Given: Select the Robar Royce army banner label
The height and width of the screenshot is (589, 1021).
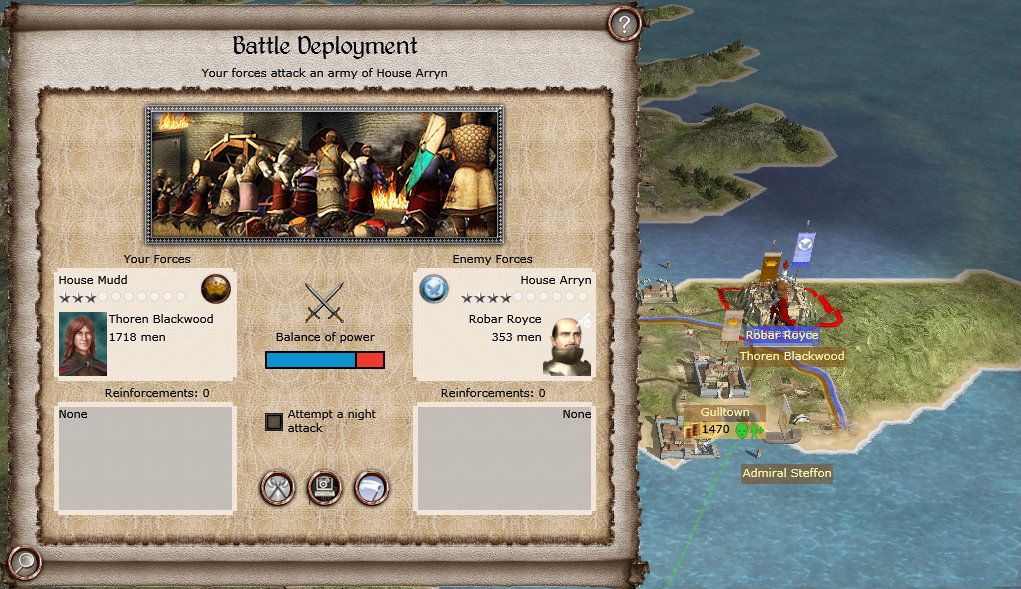Looking at the screenshot, I should click(x=782, y=335).
